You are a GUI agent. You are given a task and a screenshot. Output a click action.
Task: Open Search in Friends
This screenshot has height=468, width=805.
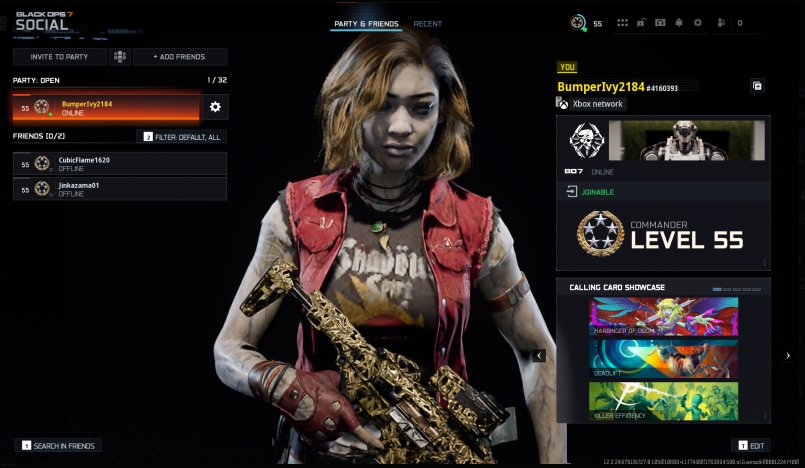click(x=60, y=445)
